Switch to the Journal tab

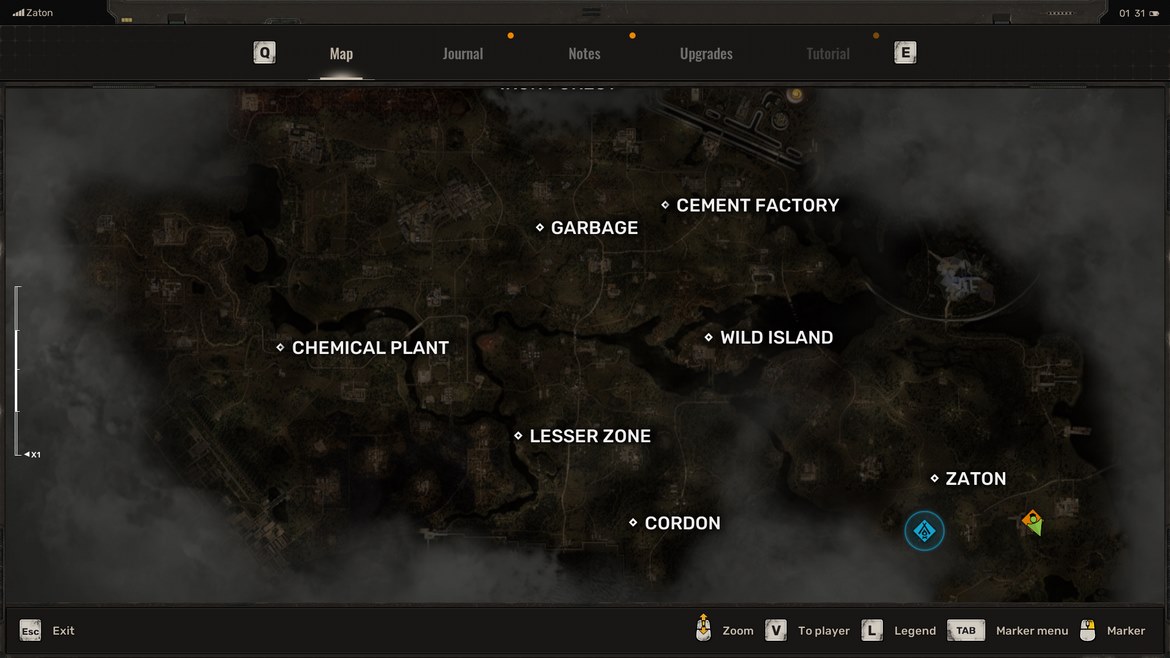(x=462, y=54)
